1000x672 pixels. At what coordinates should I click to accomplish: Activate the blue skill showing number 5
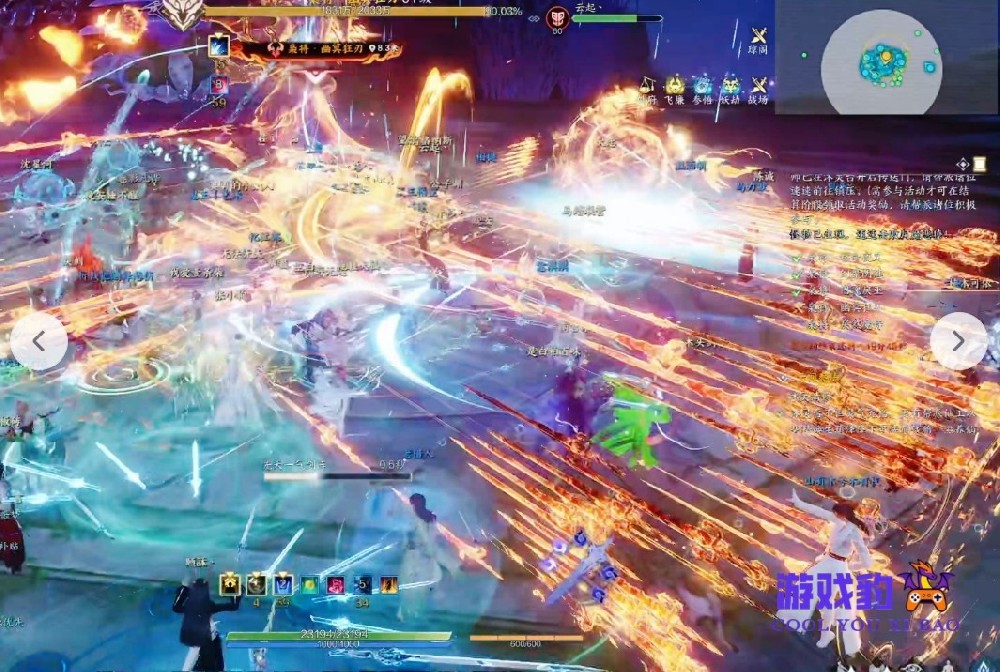coord(362,584)
